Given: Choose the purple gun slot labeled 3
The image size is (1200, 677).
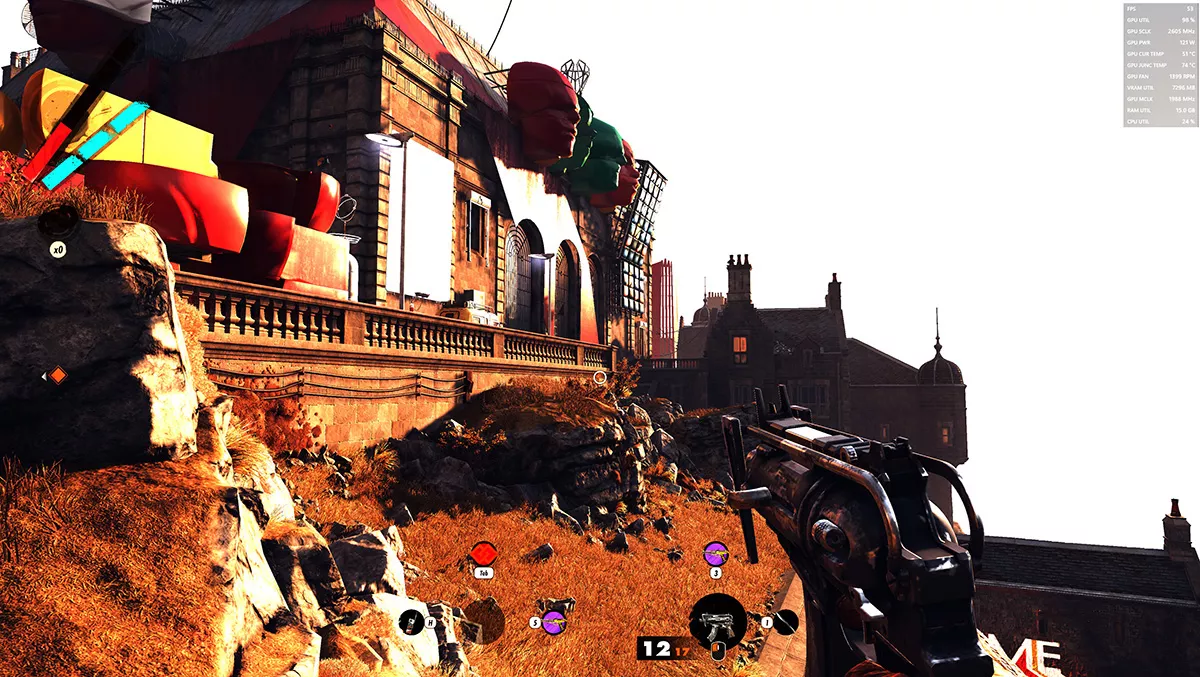Looking at the screenshot, I should [715, 552].
